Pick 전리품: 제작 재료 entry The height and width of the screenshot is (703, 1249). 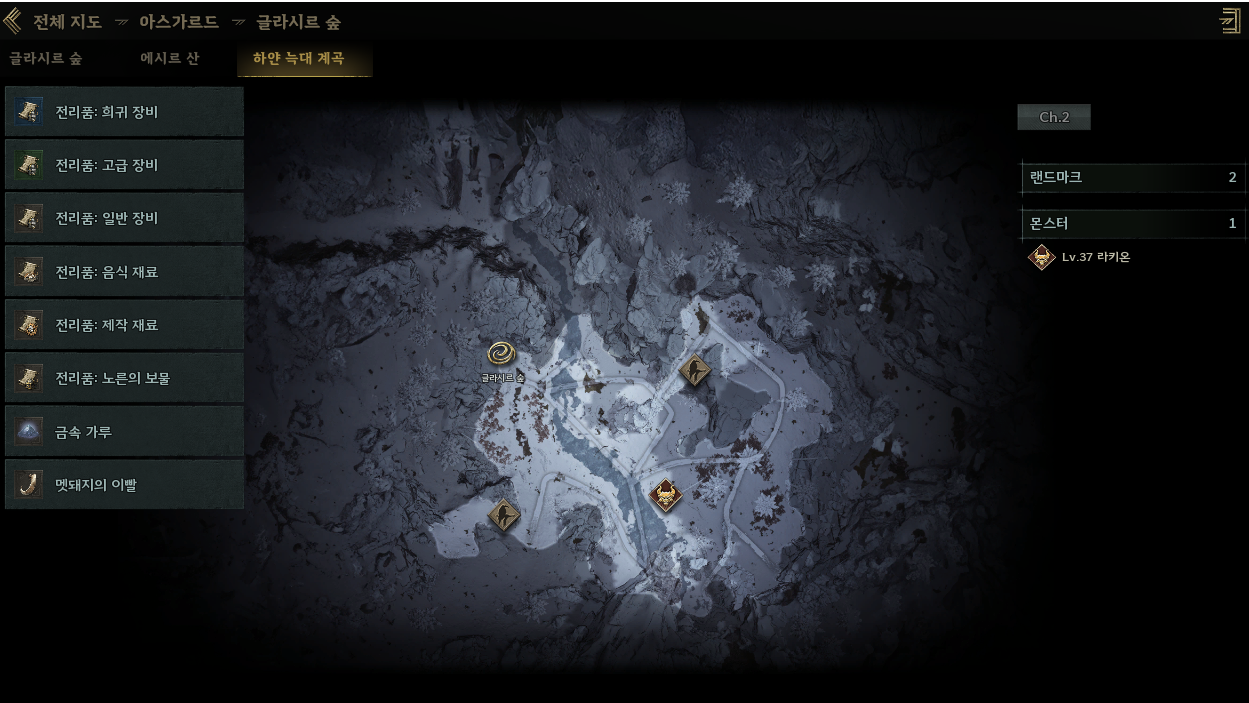[125, 325]
